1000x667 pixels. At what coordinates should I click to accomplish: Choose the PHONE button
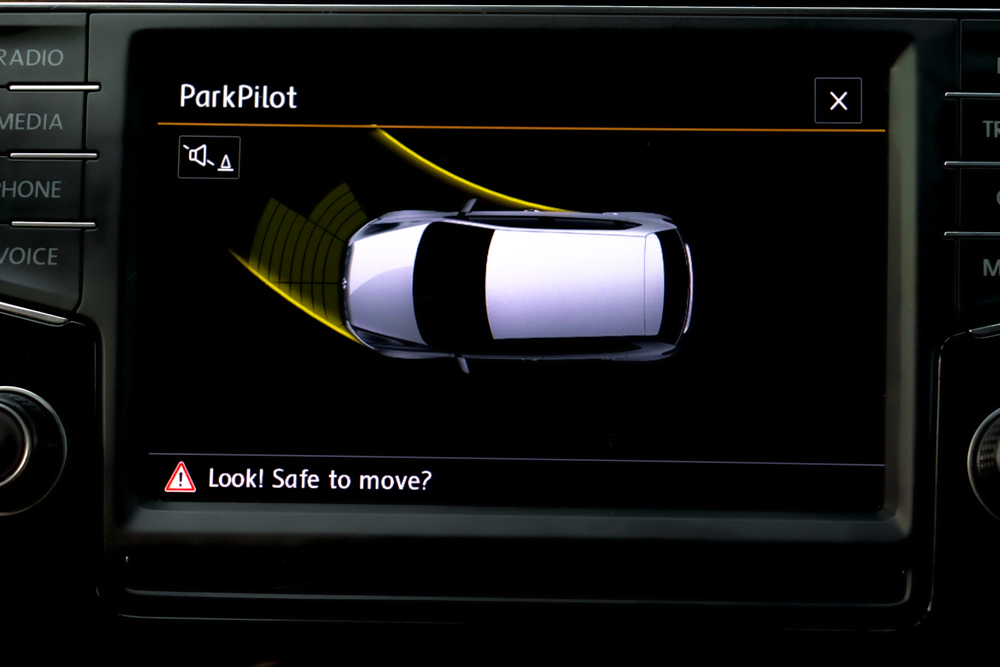tap(33, 189)
